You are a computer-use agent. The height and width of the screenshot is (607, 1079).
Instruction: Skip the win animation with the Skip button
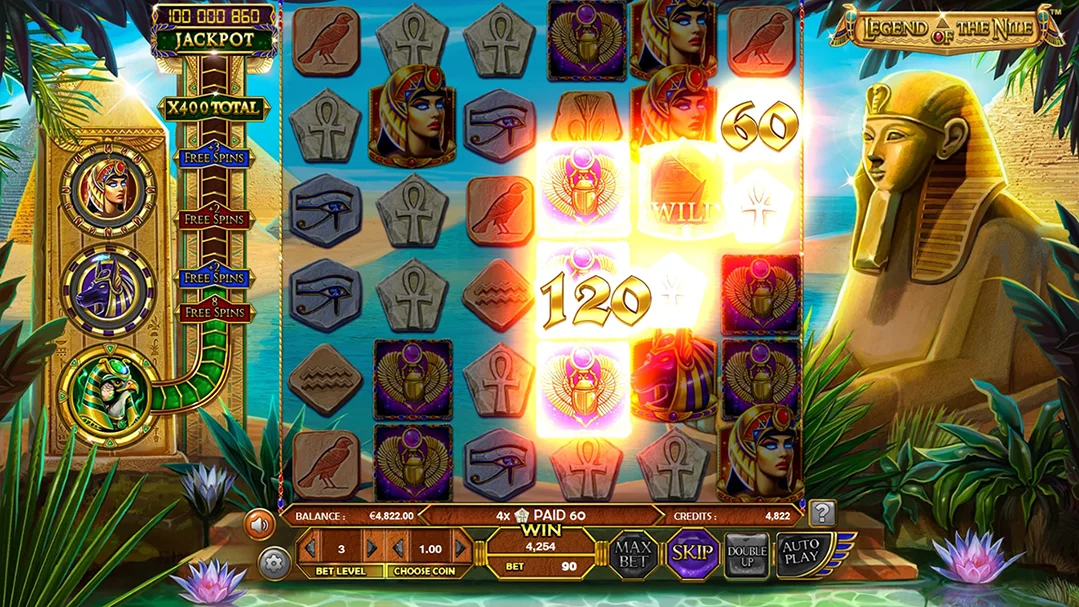click(690, 553)
